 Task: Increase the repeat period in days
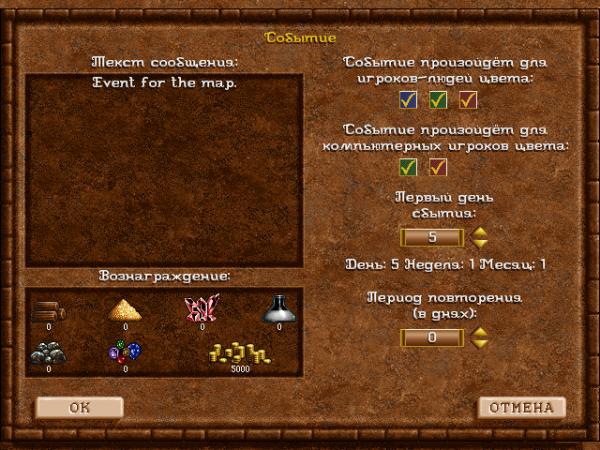pos(480,333)
